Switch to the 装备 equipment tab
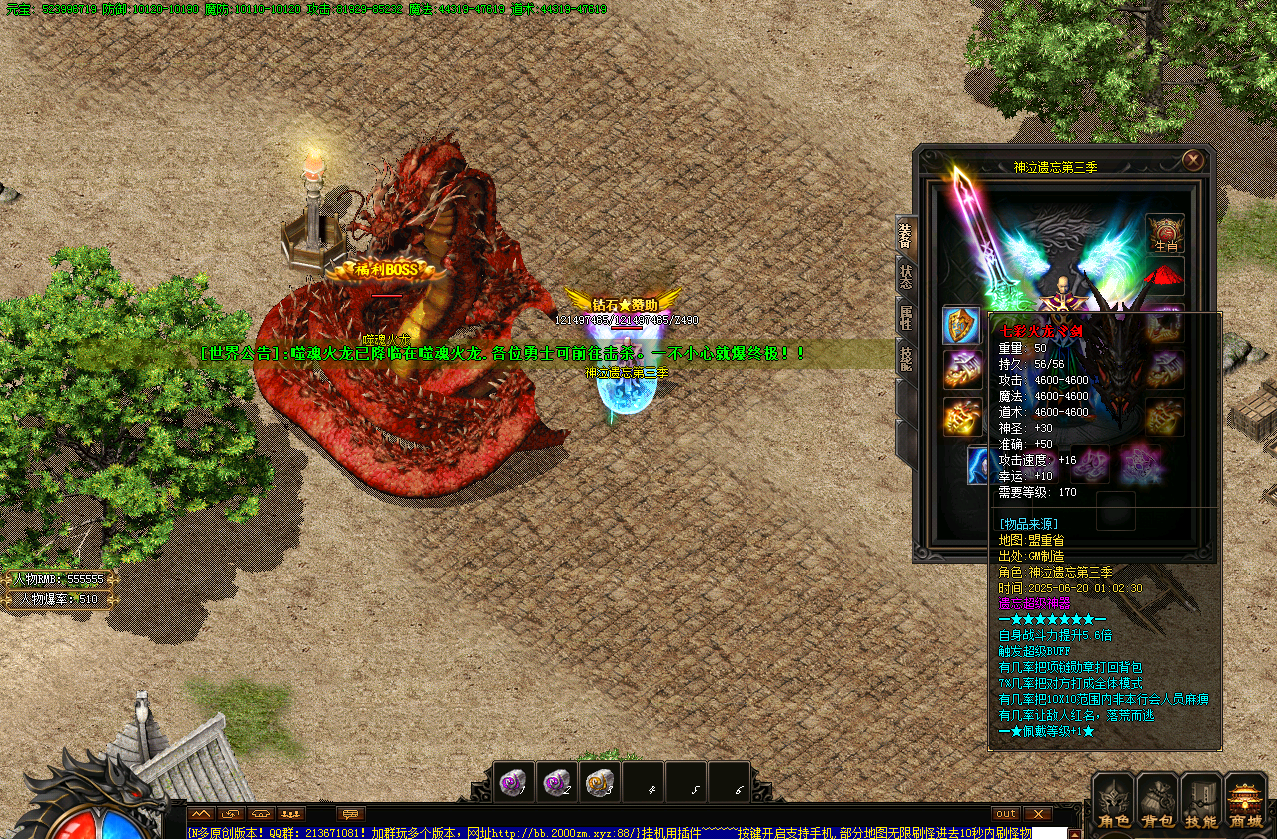The image size is (1277, 839). [x=905, y=234]
